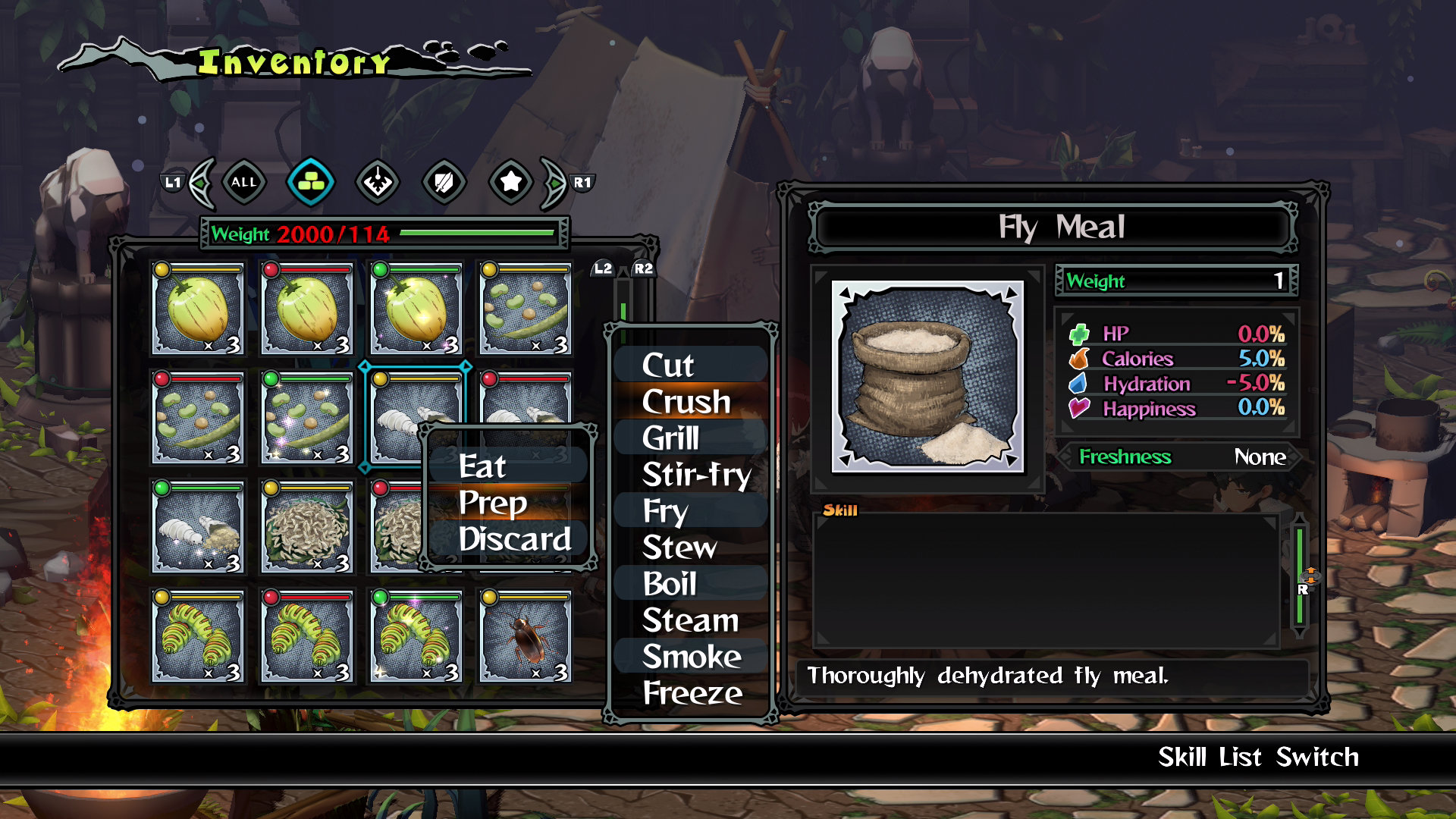Choose Eat from the item menu
Screen dimensions: 1456x819
(x=483, y=466)
